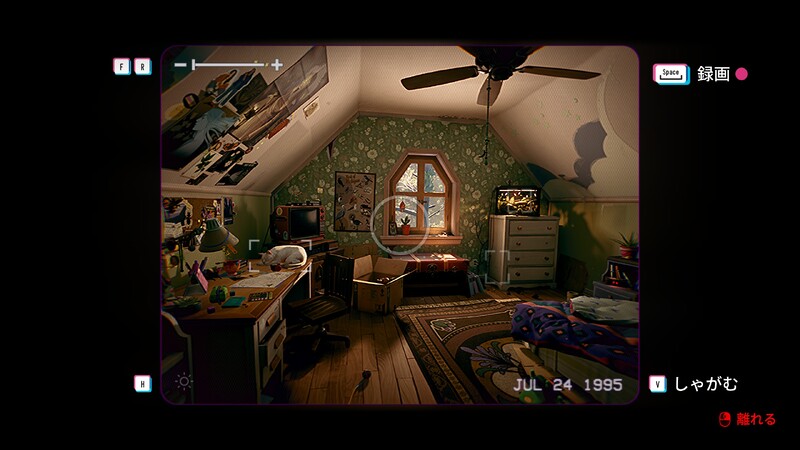Viewport: 800px width, 450px height.
Task: Start recording with the 録画 label
Action: tap(714, 74)
